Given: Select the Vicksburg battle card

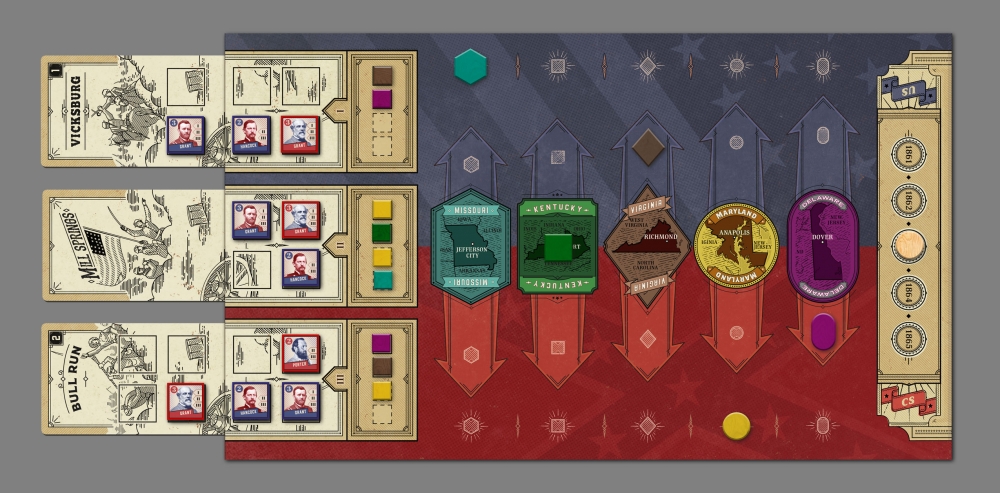Looking at the screenshot, I should click(x=110, y=110).
